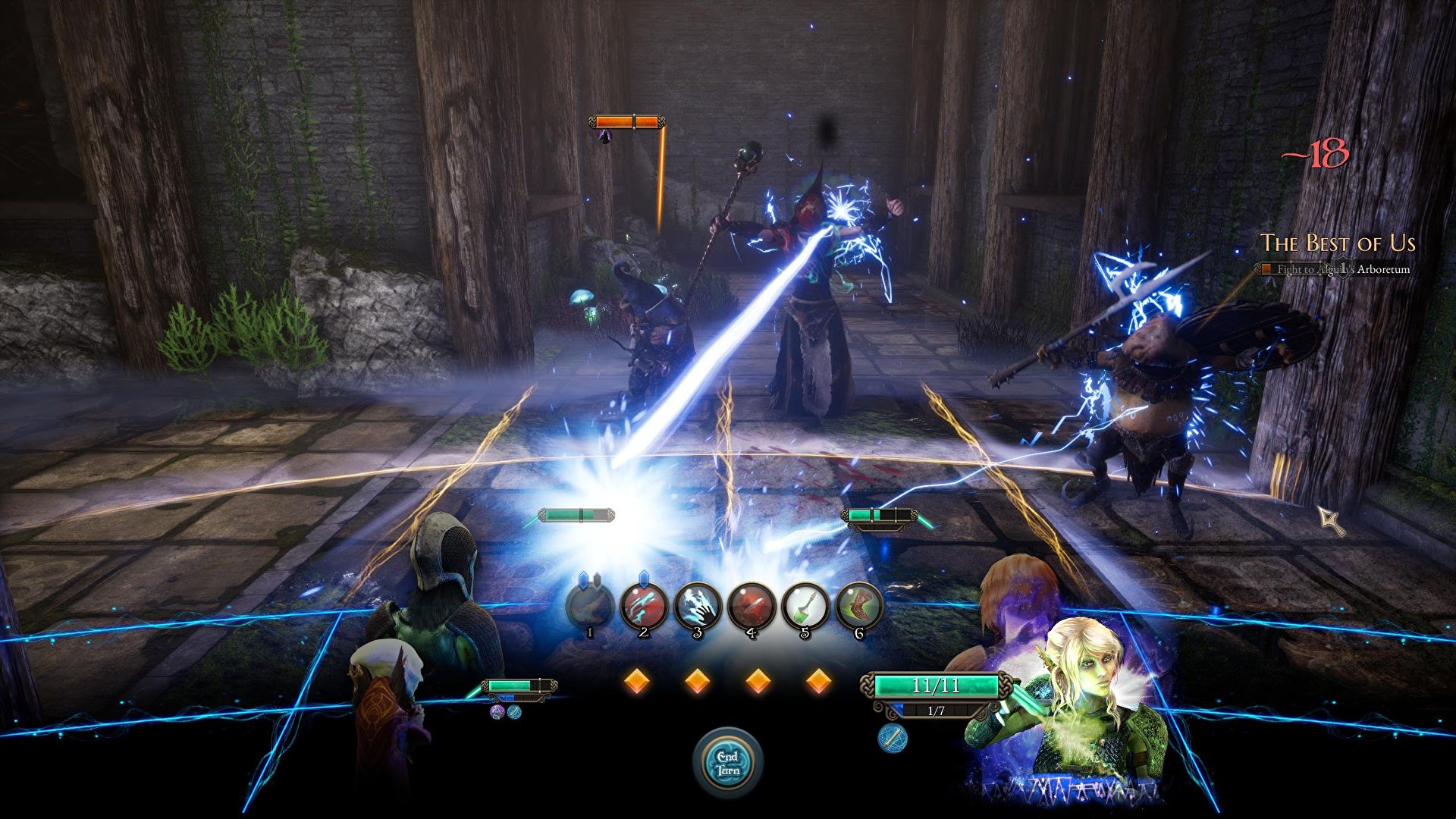Cast the frost hand spell in slot 3
The width and height of the screenshot is (1456, 819).
click(698, 606)
